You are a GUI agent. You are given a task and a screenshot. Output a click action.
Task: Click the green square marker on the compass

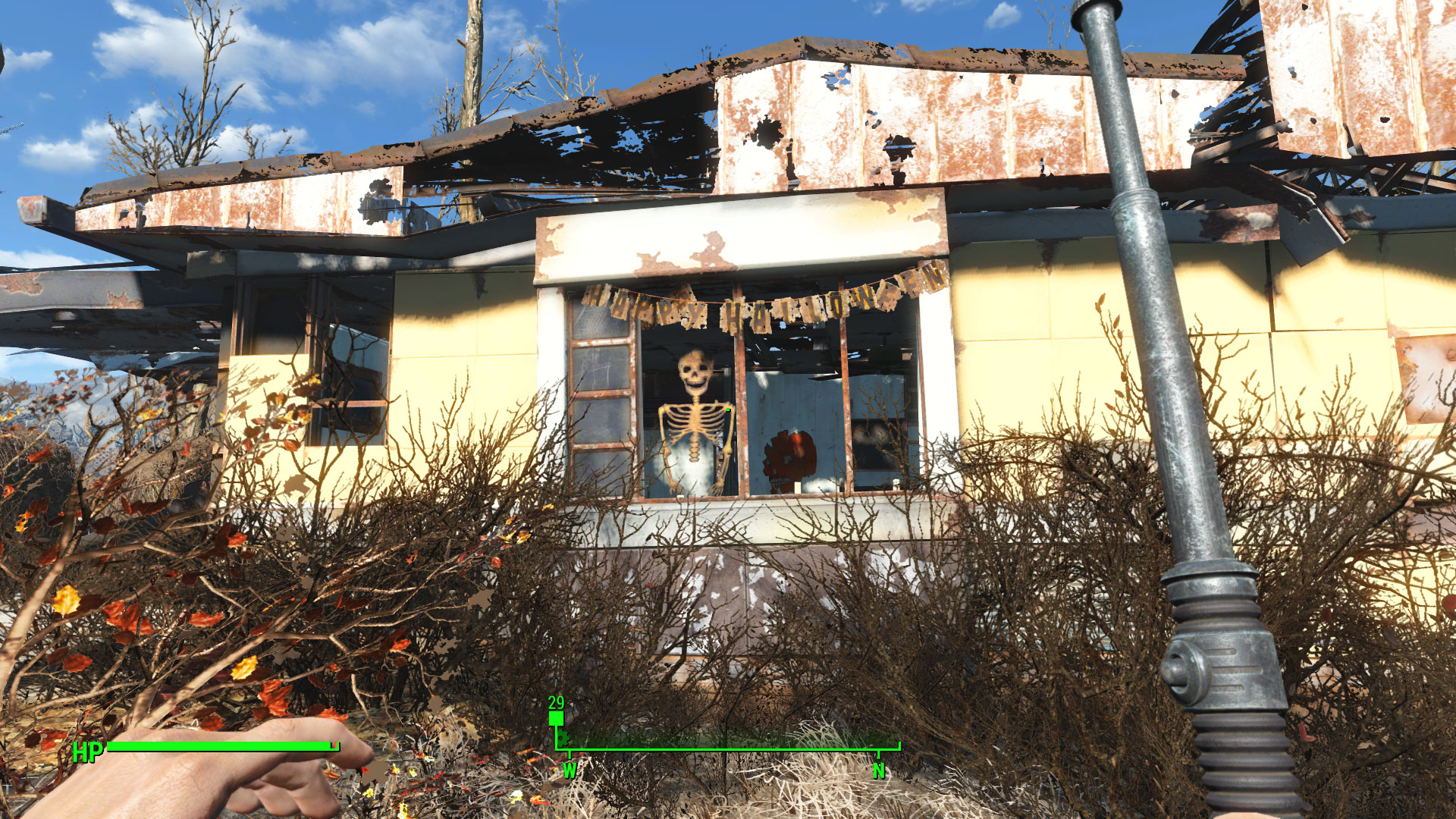556,718
